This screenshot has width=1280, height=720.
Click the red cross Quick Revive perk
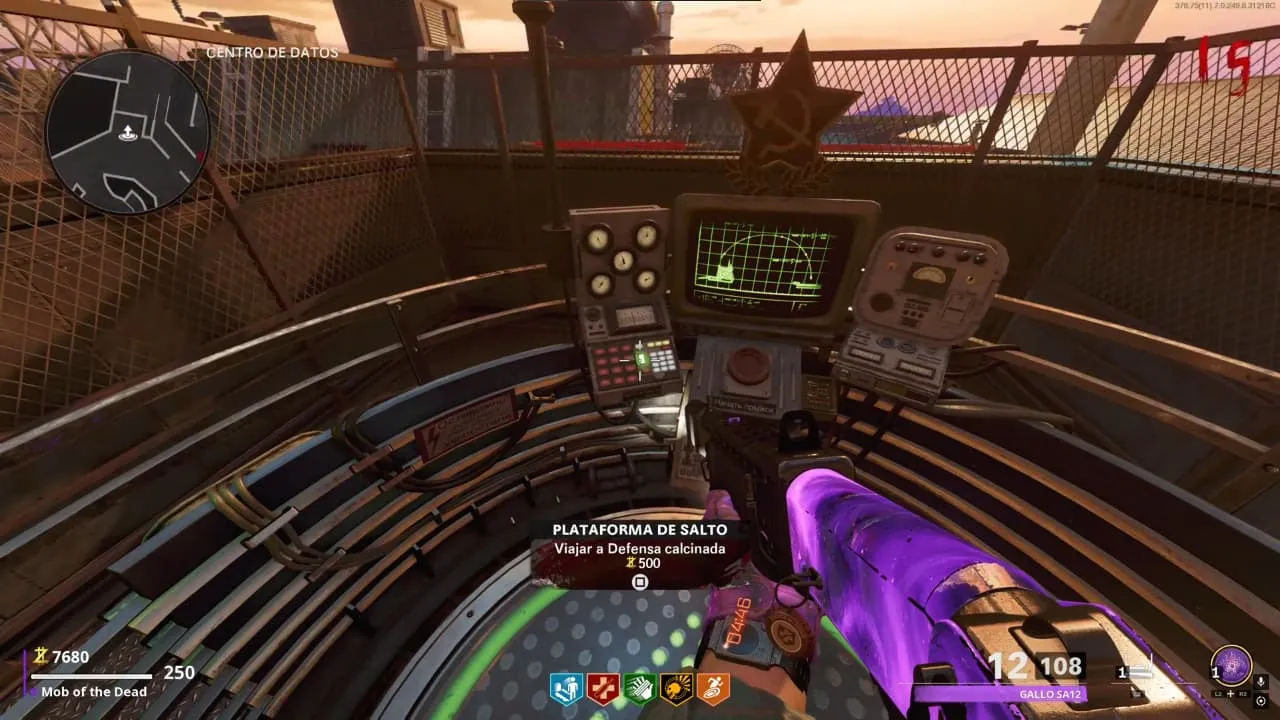pyautogui.click(x=602, y=687)
